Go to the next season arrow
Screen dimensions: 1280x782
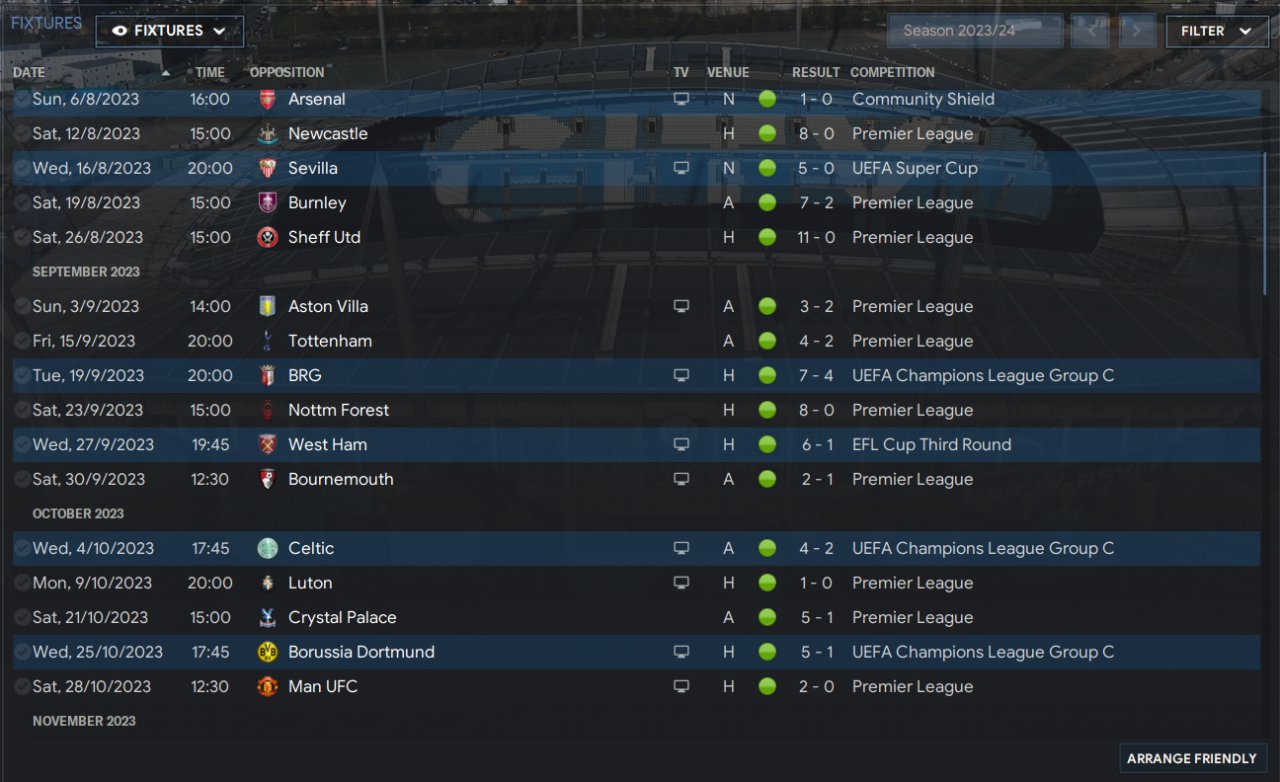pos(1136,31)
